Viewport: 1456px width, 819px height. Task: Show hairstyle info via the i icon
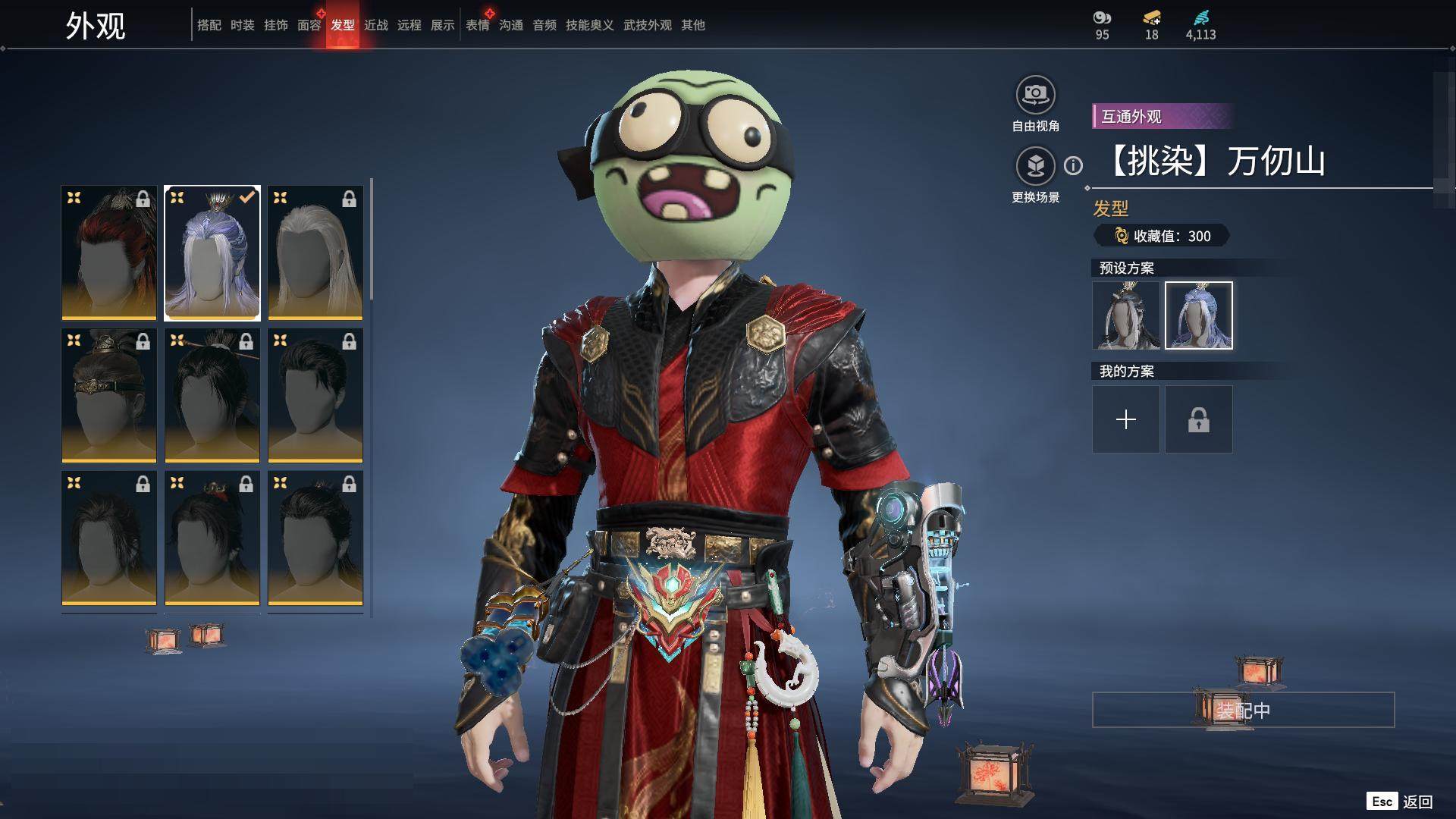[1073, 165]
